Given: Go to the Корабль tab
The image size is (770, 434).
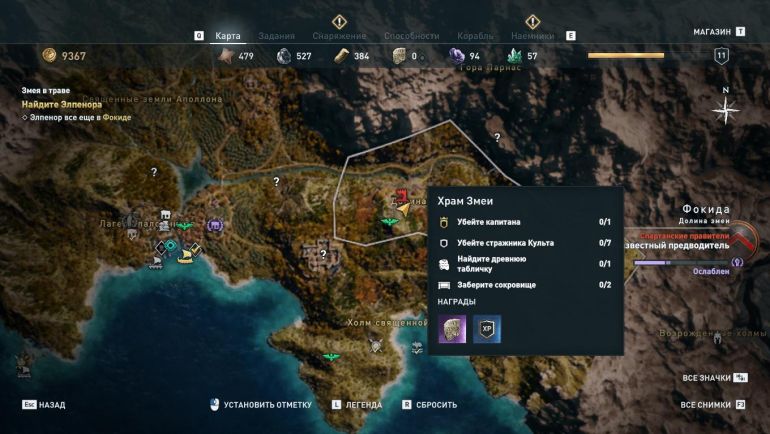Looking at the screenshot, I should pyautogui.click(x=475, y=36).
